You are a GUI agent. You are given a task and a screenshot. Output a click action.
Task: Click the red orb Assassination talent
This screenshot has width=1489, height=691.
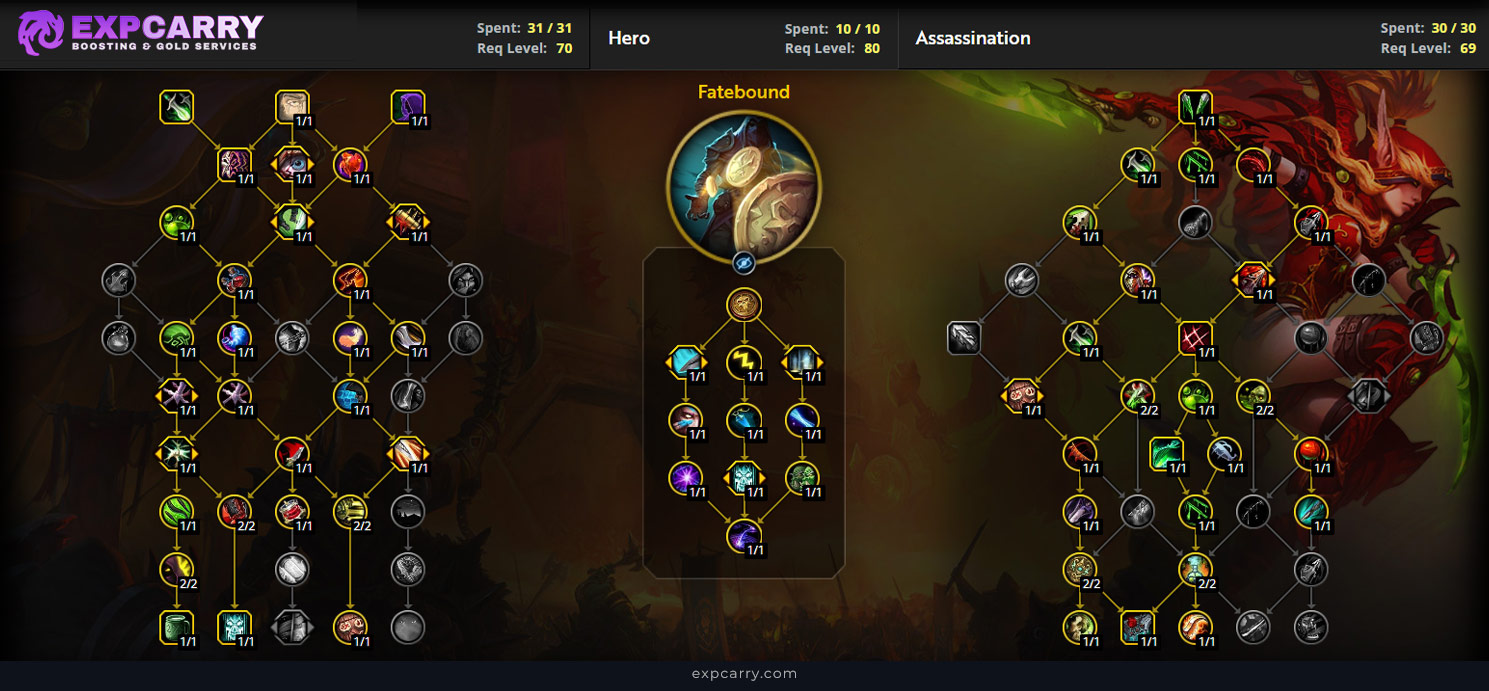(1311, 454)
